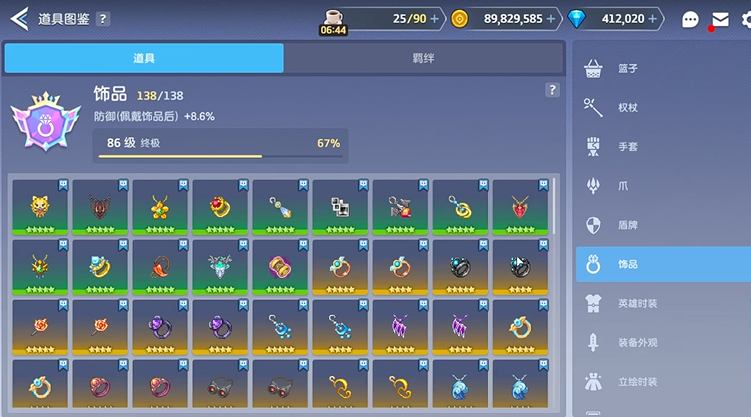Select the black-and-white pixel block accessory

tap(340, 207)
